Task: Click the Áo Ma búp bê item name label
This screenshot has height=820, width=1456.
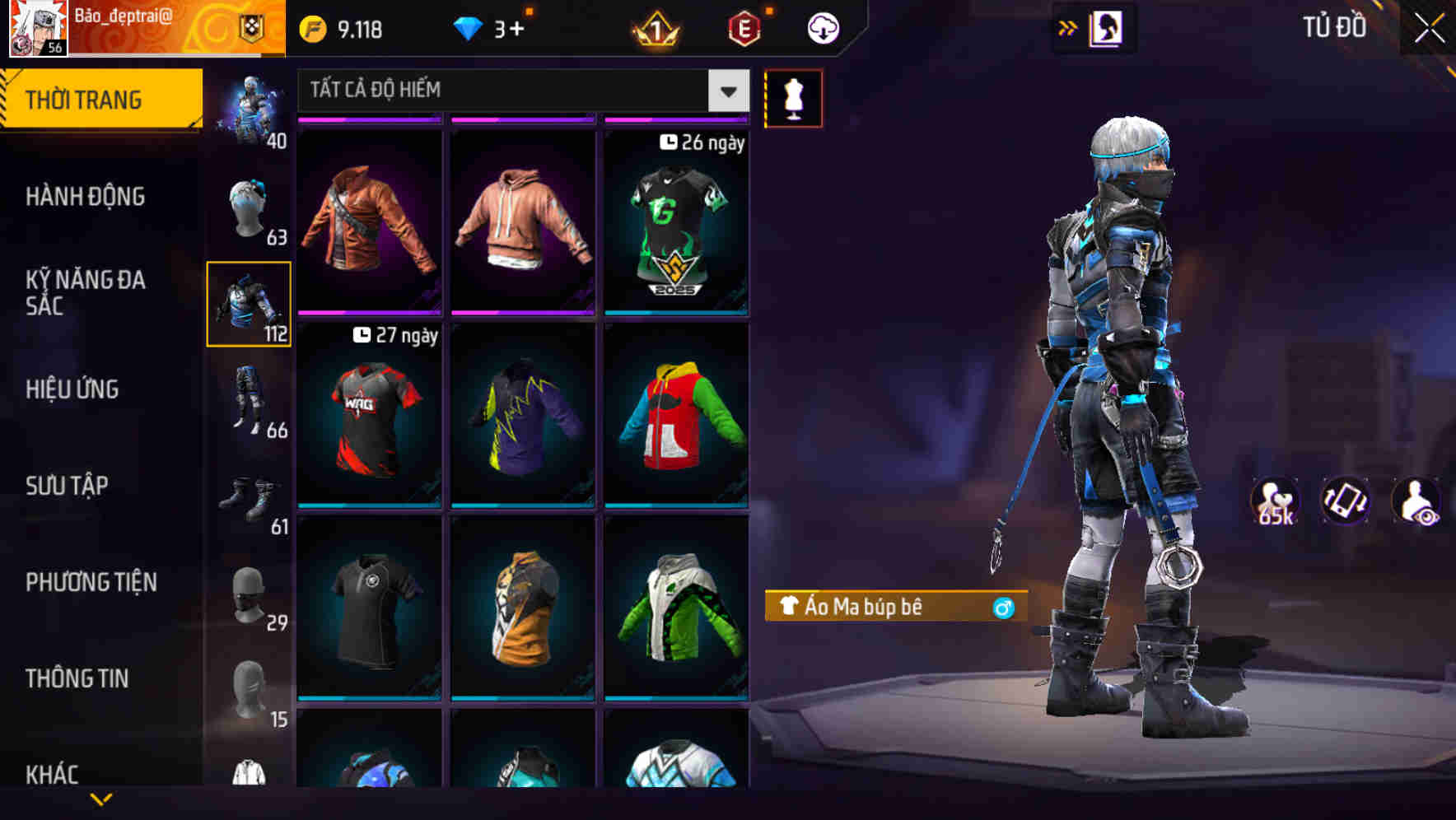Action: coord(873,608)
